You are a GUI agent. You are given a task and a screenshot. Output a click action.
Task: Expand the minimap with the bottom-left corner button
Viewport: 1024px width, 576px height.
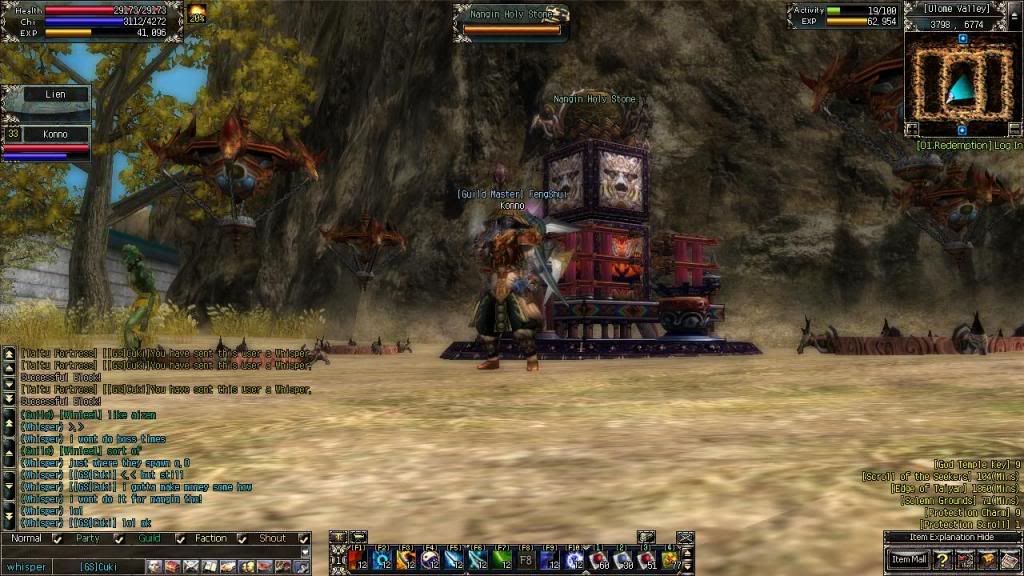(912, 129)
